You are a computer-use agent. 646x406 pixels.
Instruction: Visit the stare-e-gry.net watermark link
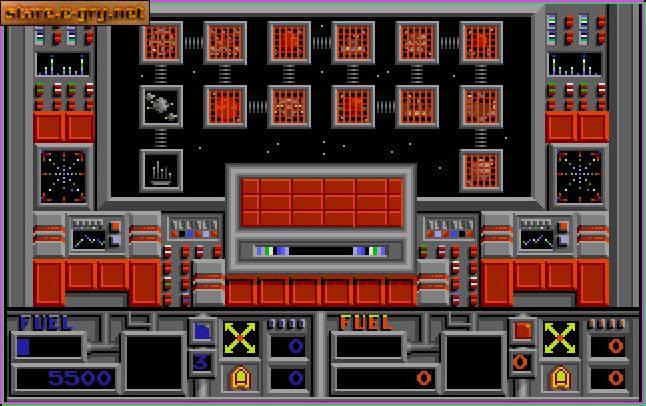(x=75, y=13)
